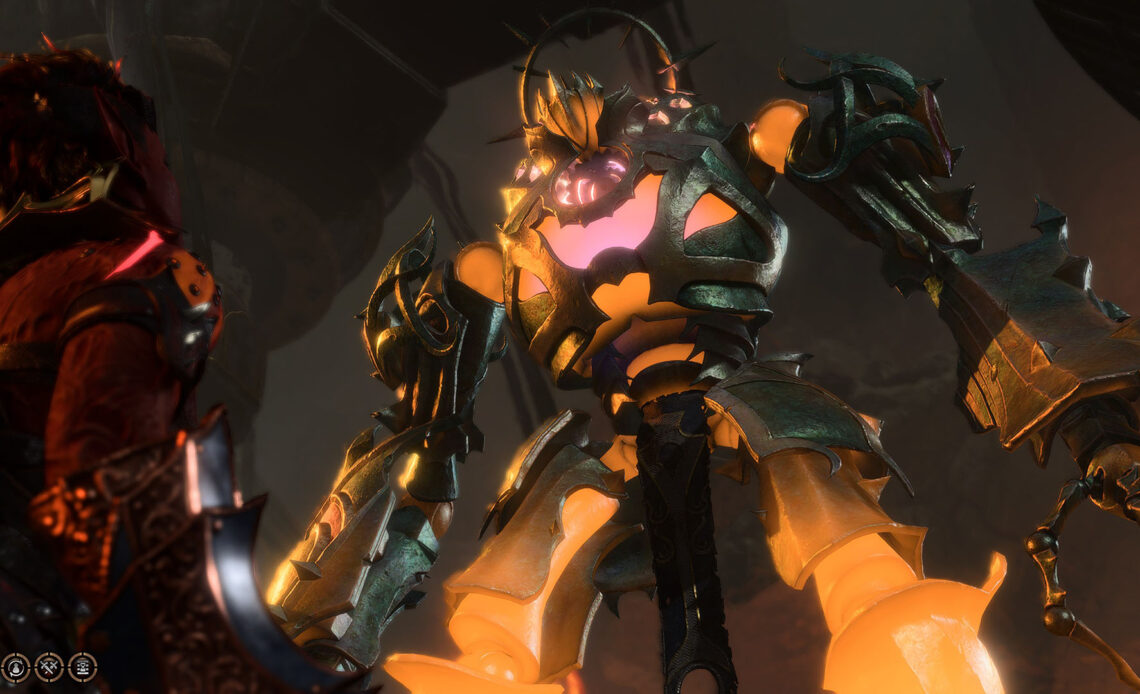Open the keyboard-style round icon

click(83, 667)
